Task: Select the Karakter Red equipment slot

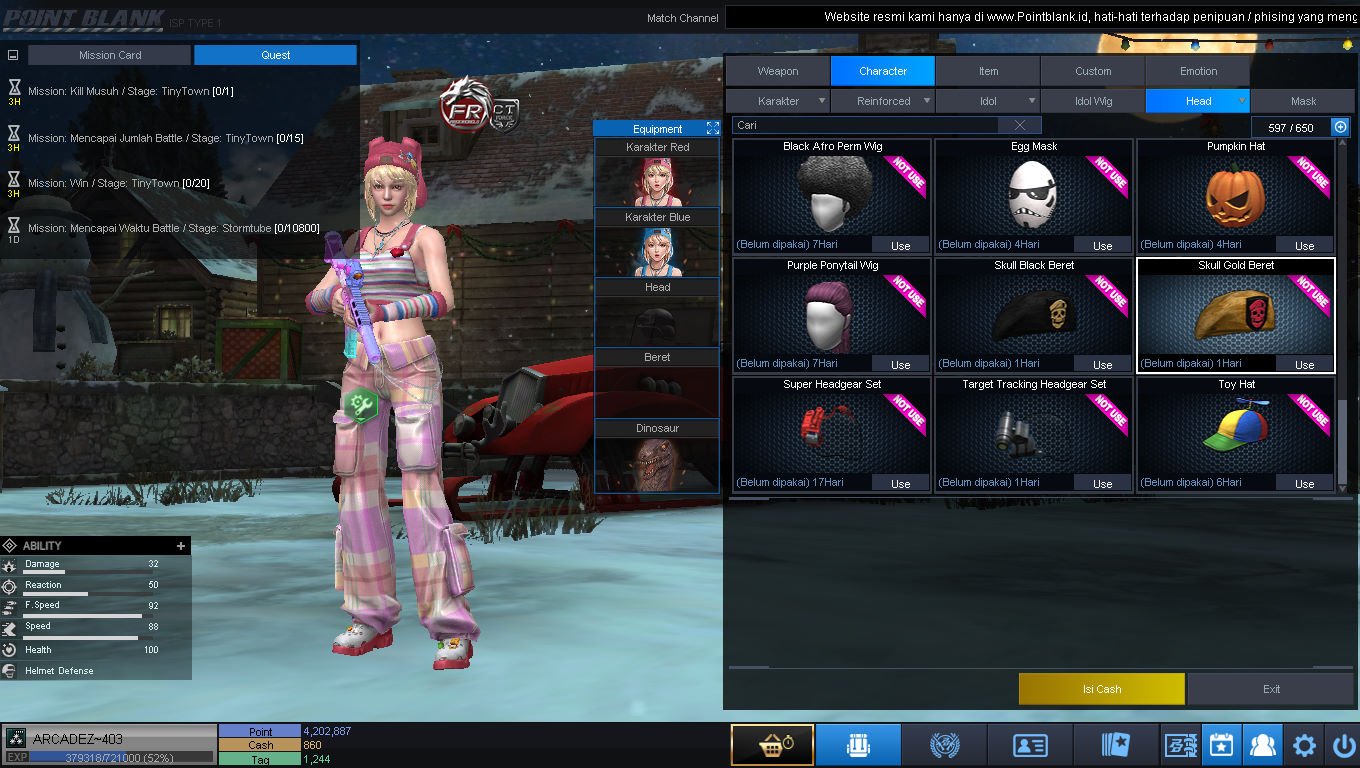Action: pyautogui.click(x=657, y=174)
